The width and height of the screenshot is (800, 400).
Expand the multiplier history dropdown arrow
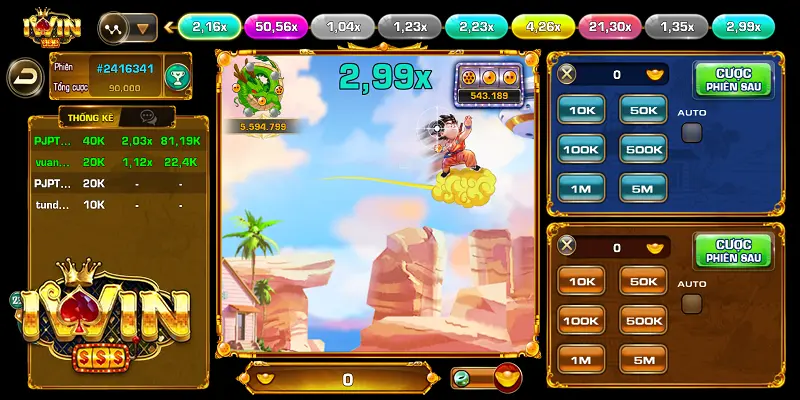pos(143,27)
